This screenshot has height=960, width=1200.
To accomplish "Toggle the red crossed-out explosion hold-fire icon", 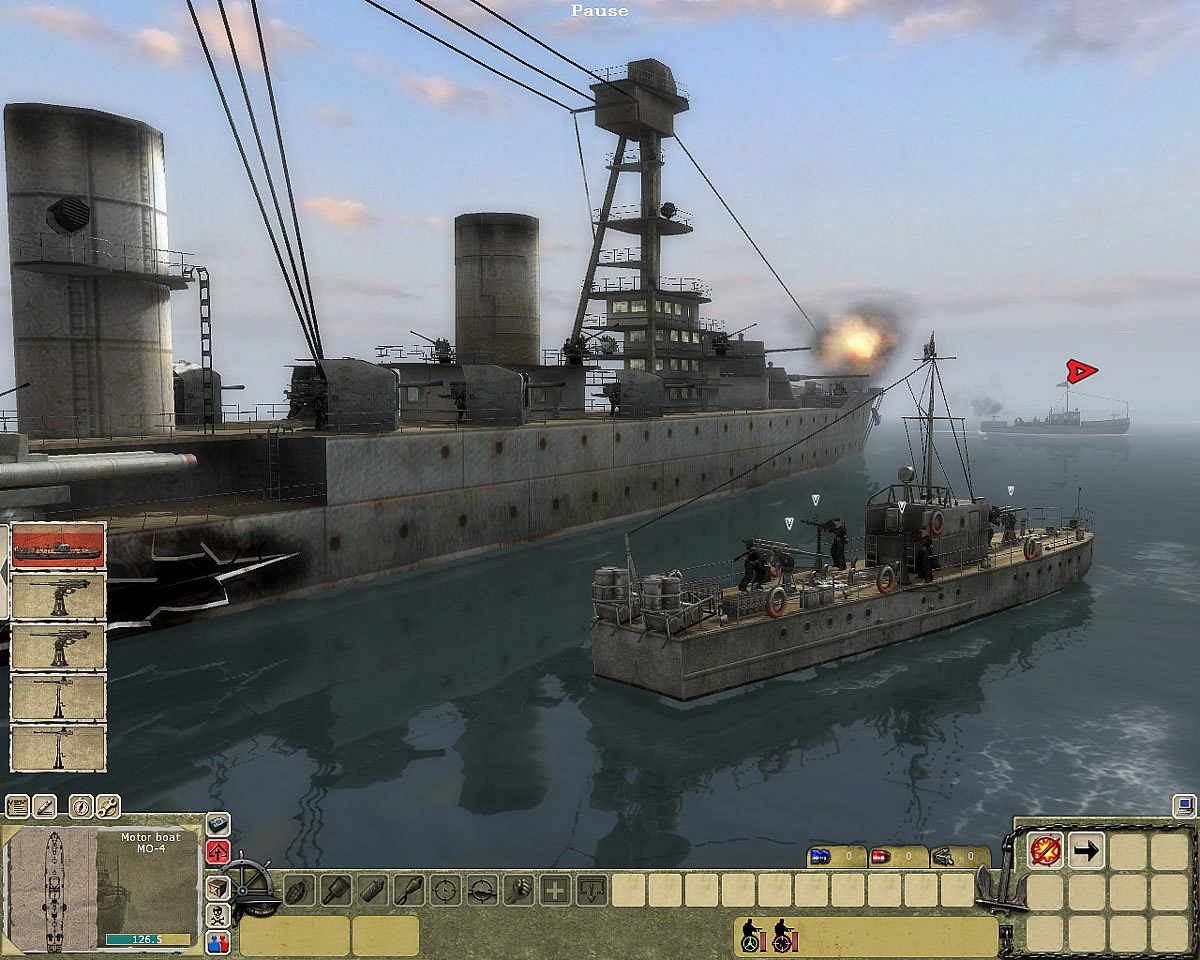I will 1046,852.
